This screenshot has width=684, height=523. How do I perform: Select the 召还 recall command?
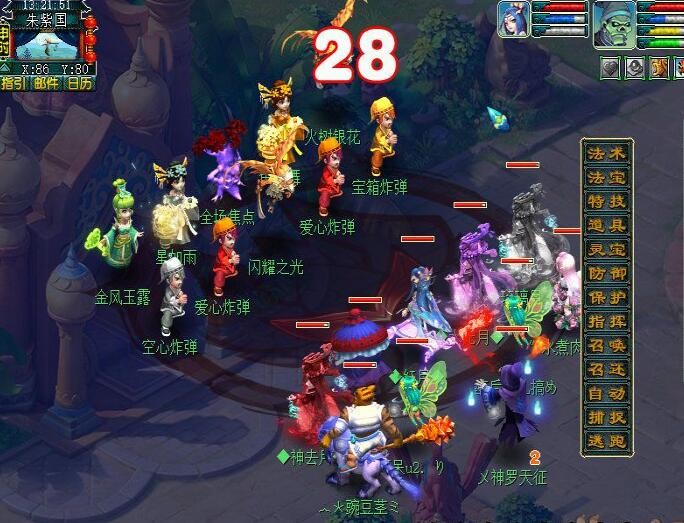click(607, 370)
